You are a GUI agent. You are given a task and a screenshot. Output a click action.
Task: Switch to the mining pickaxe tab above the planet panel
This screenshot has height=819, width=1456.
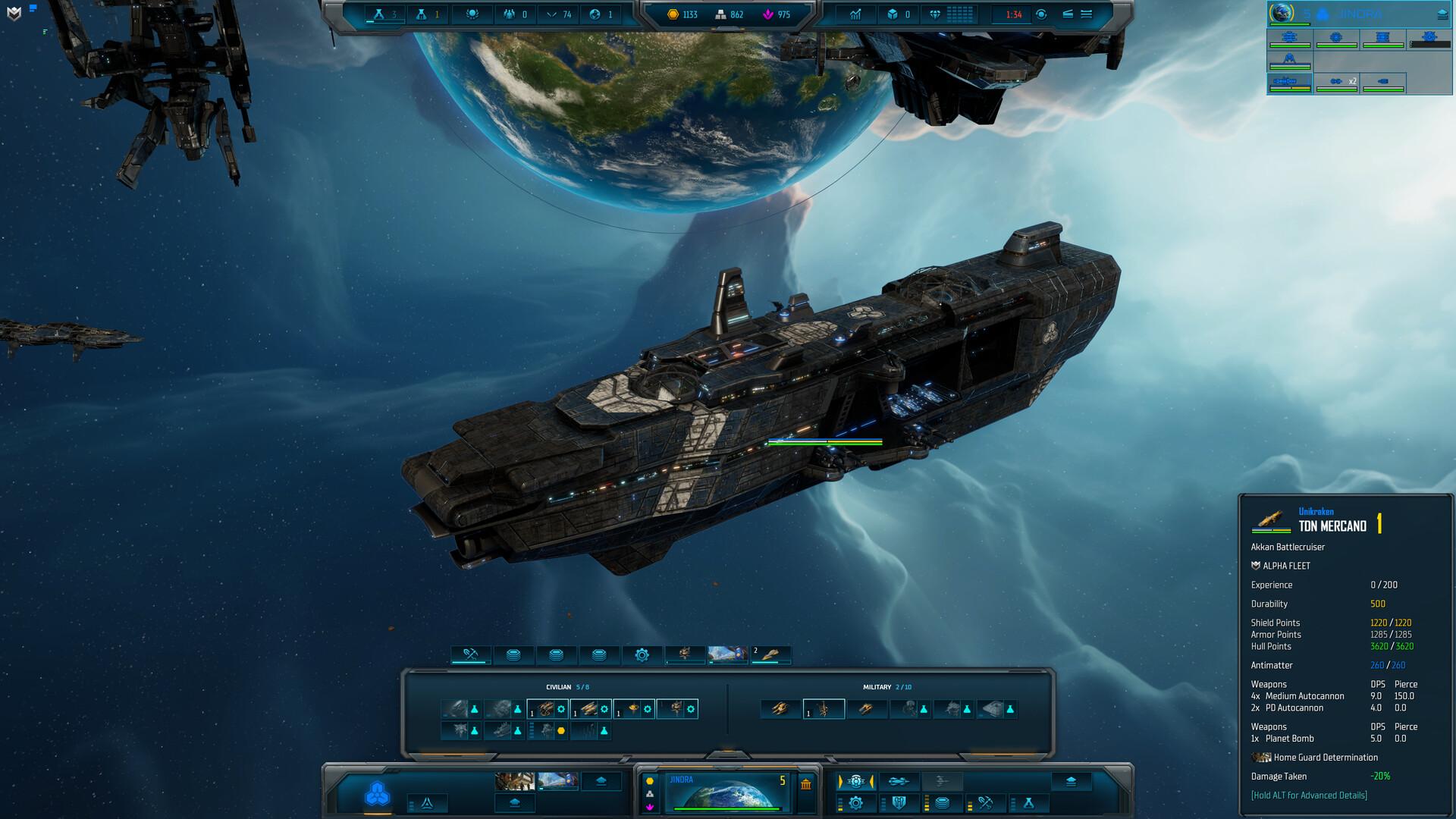[470, 653]
